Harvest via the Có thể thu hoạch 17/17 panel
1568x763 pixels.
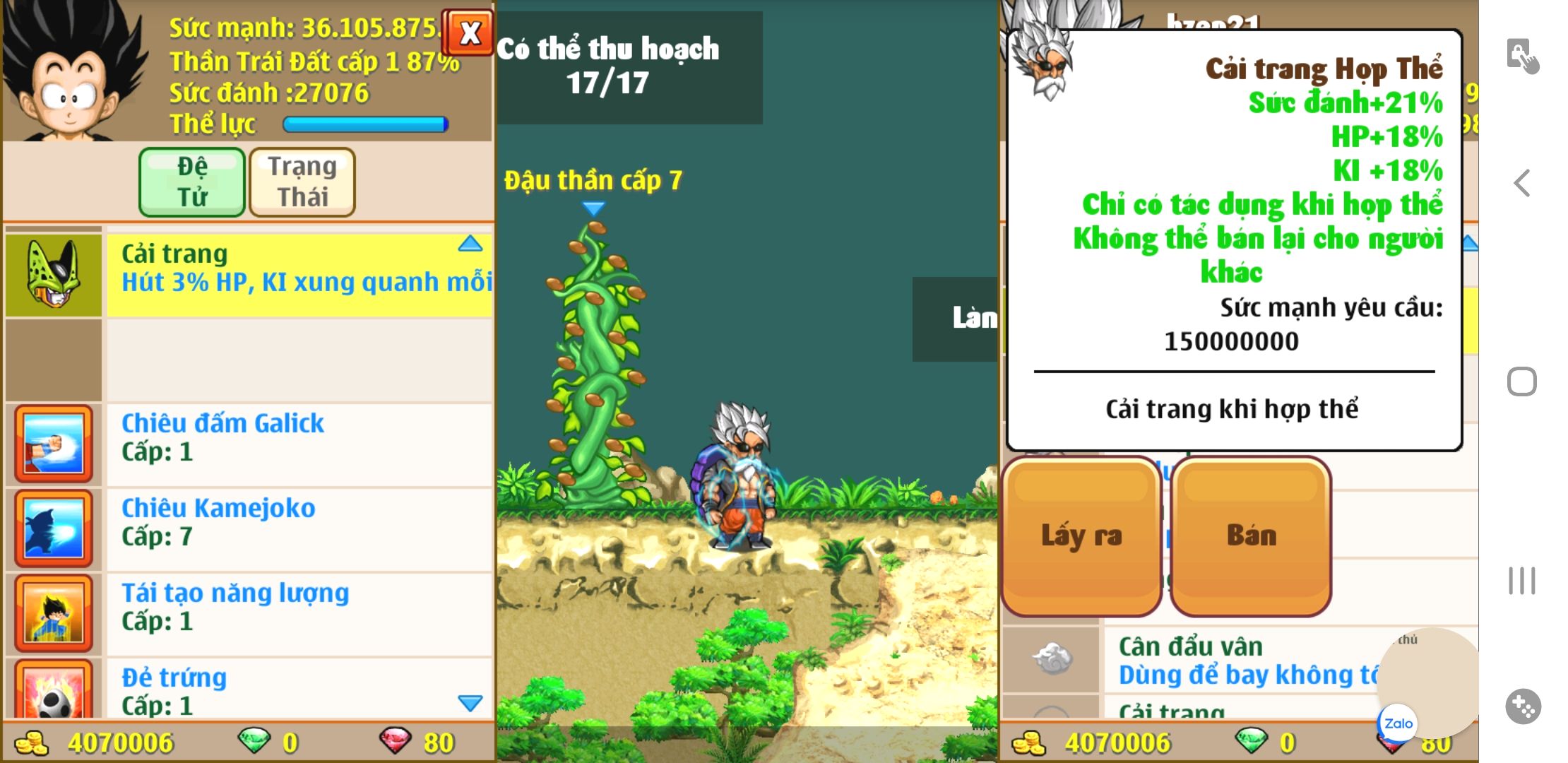pos(629,67)
